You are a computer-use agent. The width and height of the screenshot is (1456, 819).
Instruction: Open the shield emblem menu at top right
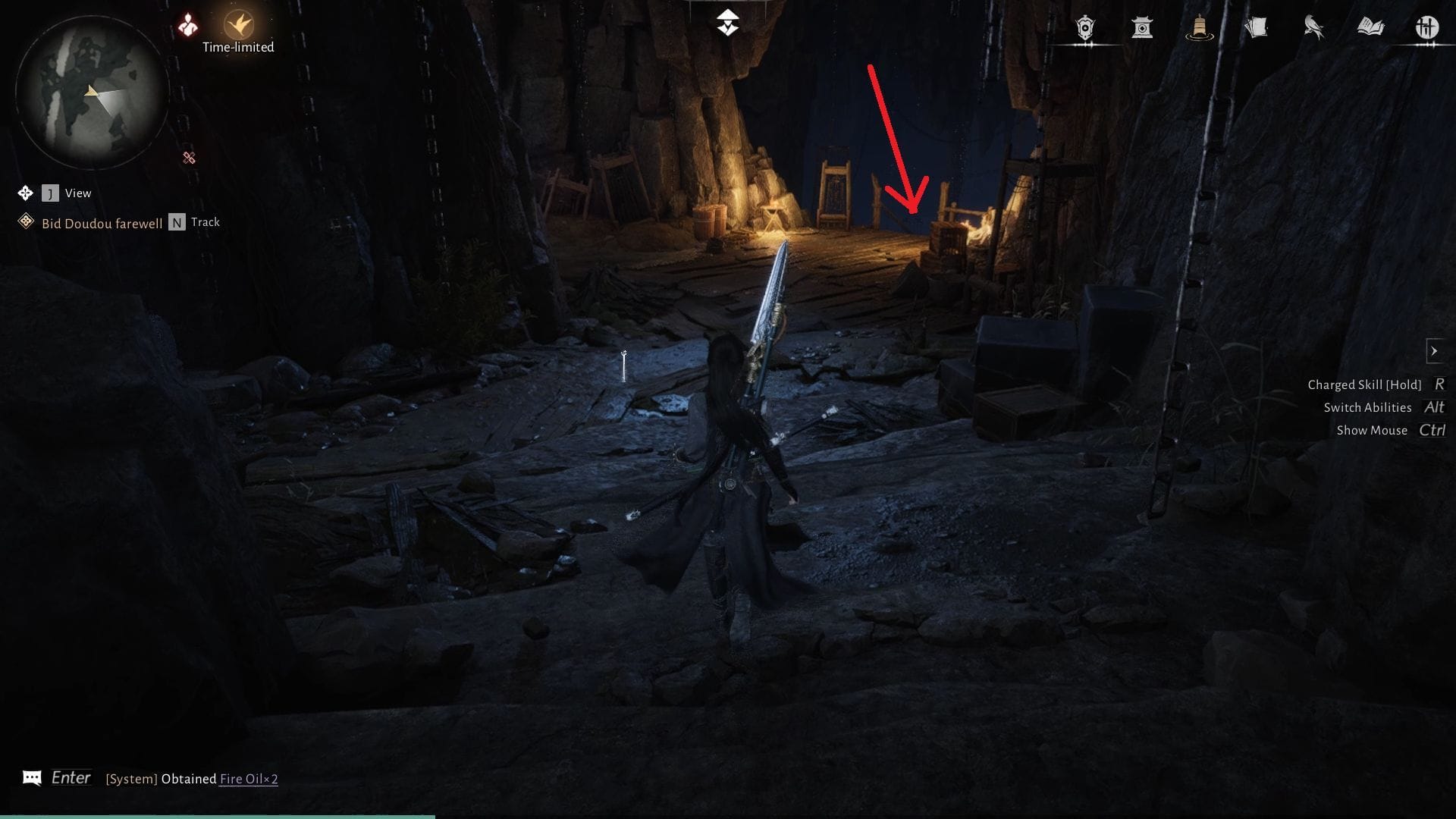tap(1084, 28)
